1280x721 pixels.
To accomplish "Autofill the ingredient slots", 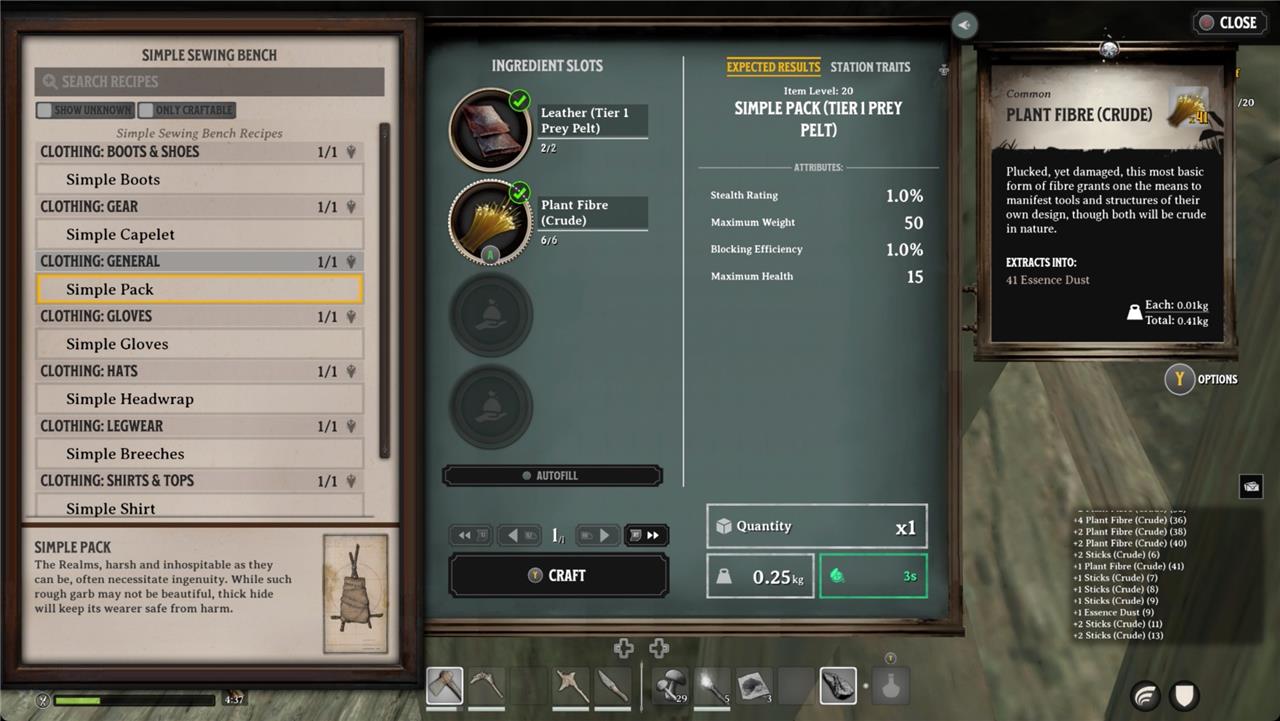I will click(552, 476).
